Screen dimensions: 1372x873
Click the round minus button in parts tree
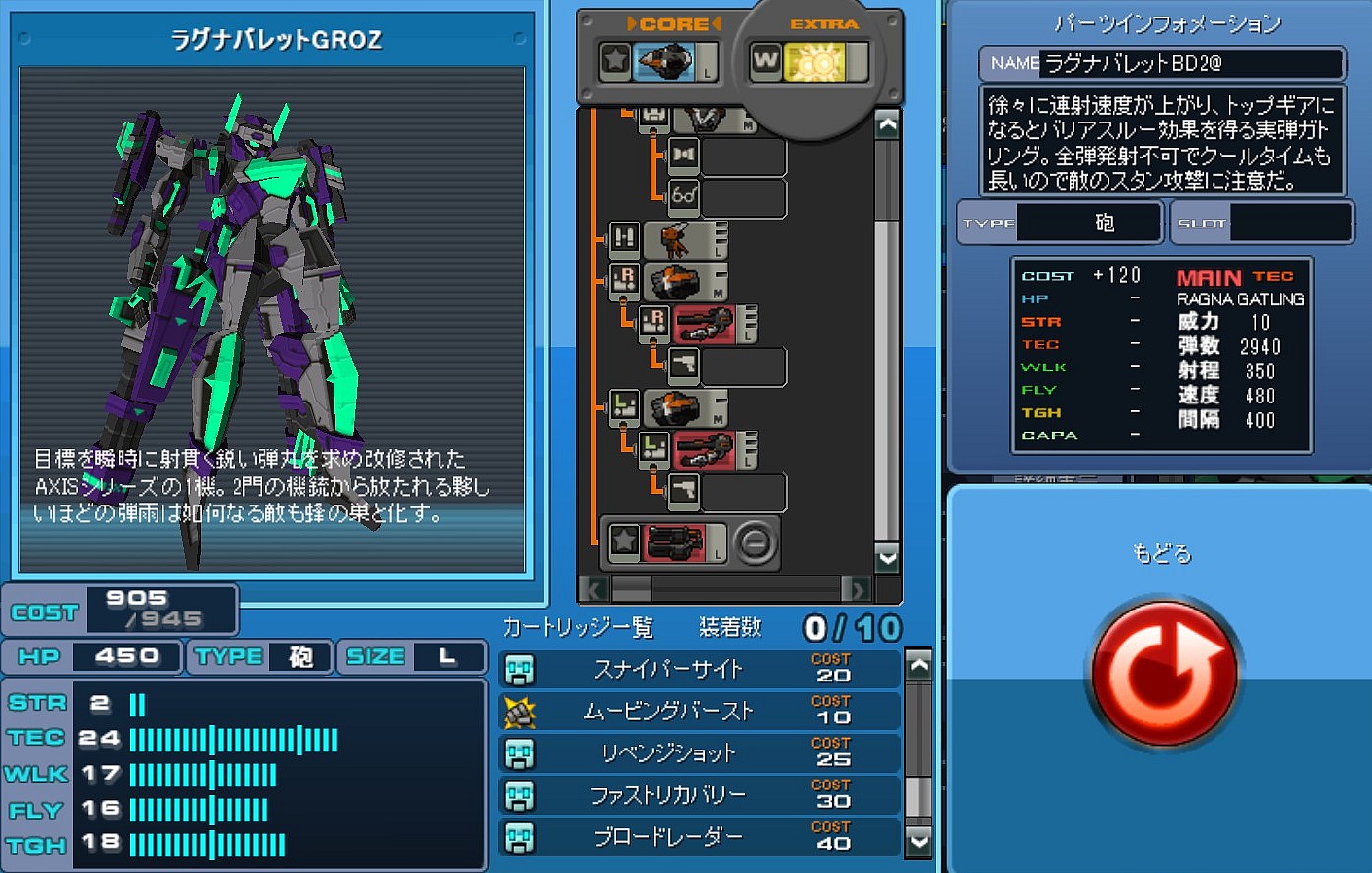coord(755,542)
